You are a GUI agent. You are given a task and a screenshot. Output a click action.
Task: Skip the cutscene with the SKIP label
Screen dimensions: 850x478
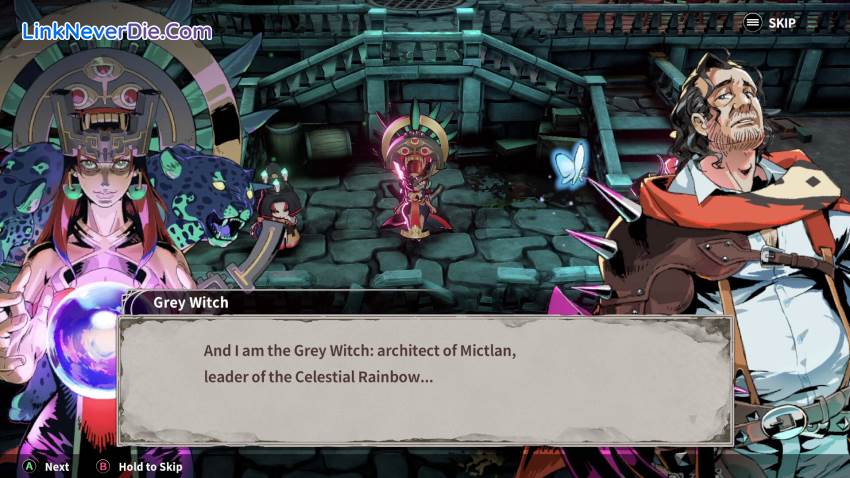click(x=770, y=22)
